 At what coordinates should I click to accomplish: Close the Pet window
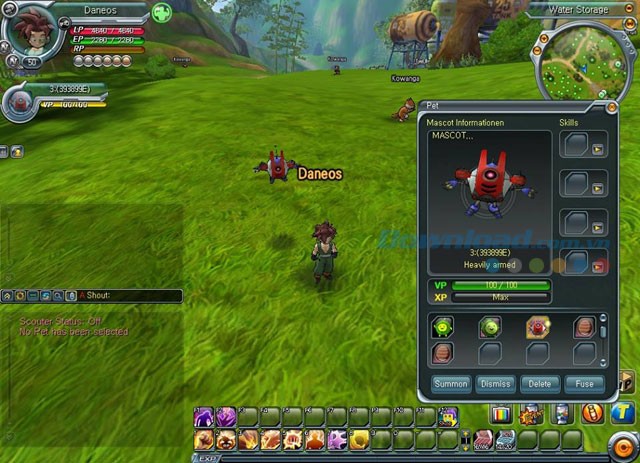pyautogui.click(x=612, y=105)
